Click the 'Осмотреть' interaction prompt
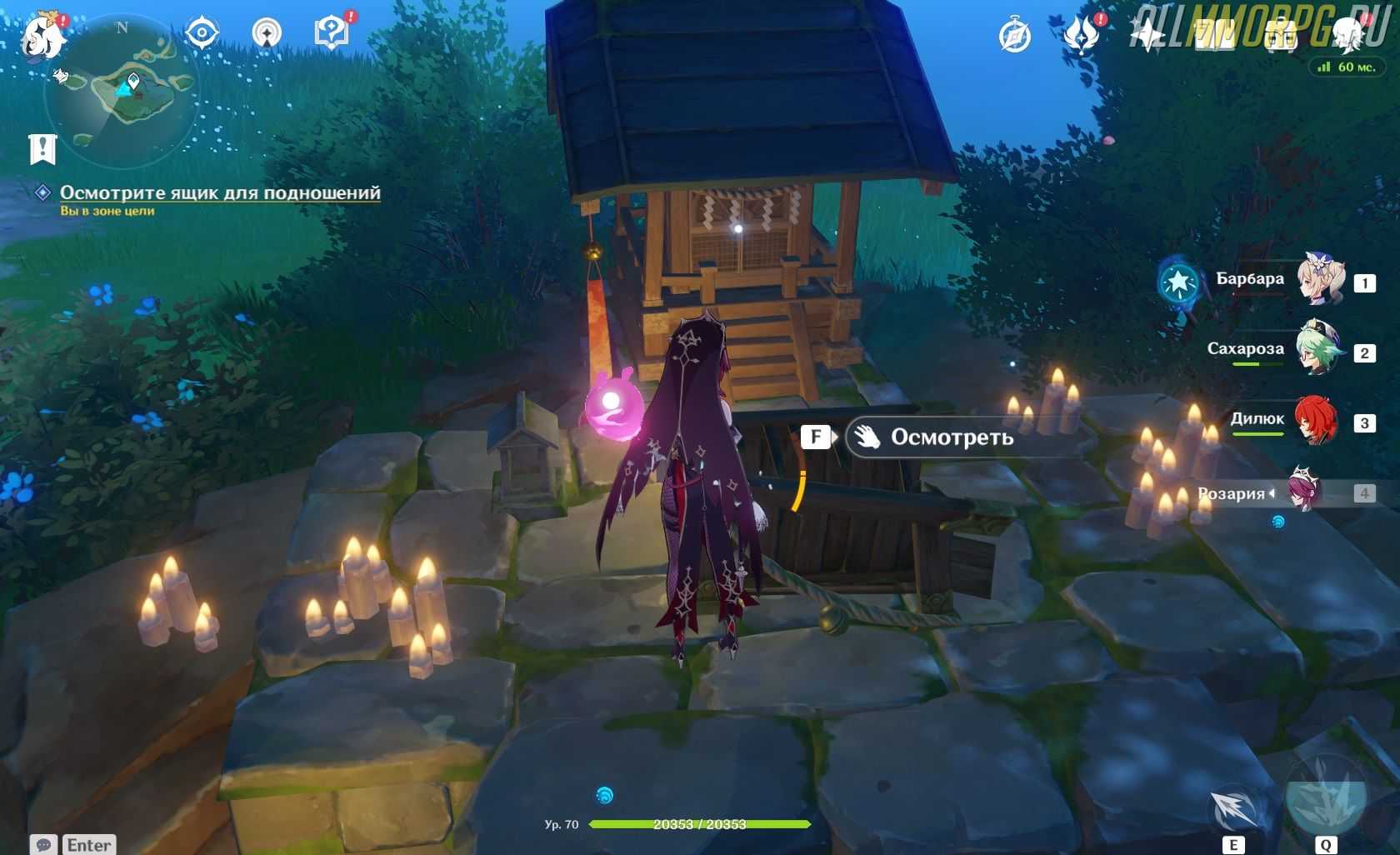 952,437
